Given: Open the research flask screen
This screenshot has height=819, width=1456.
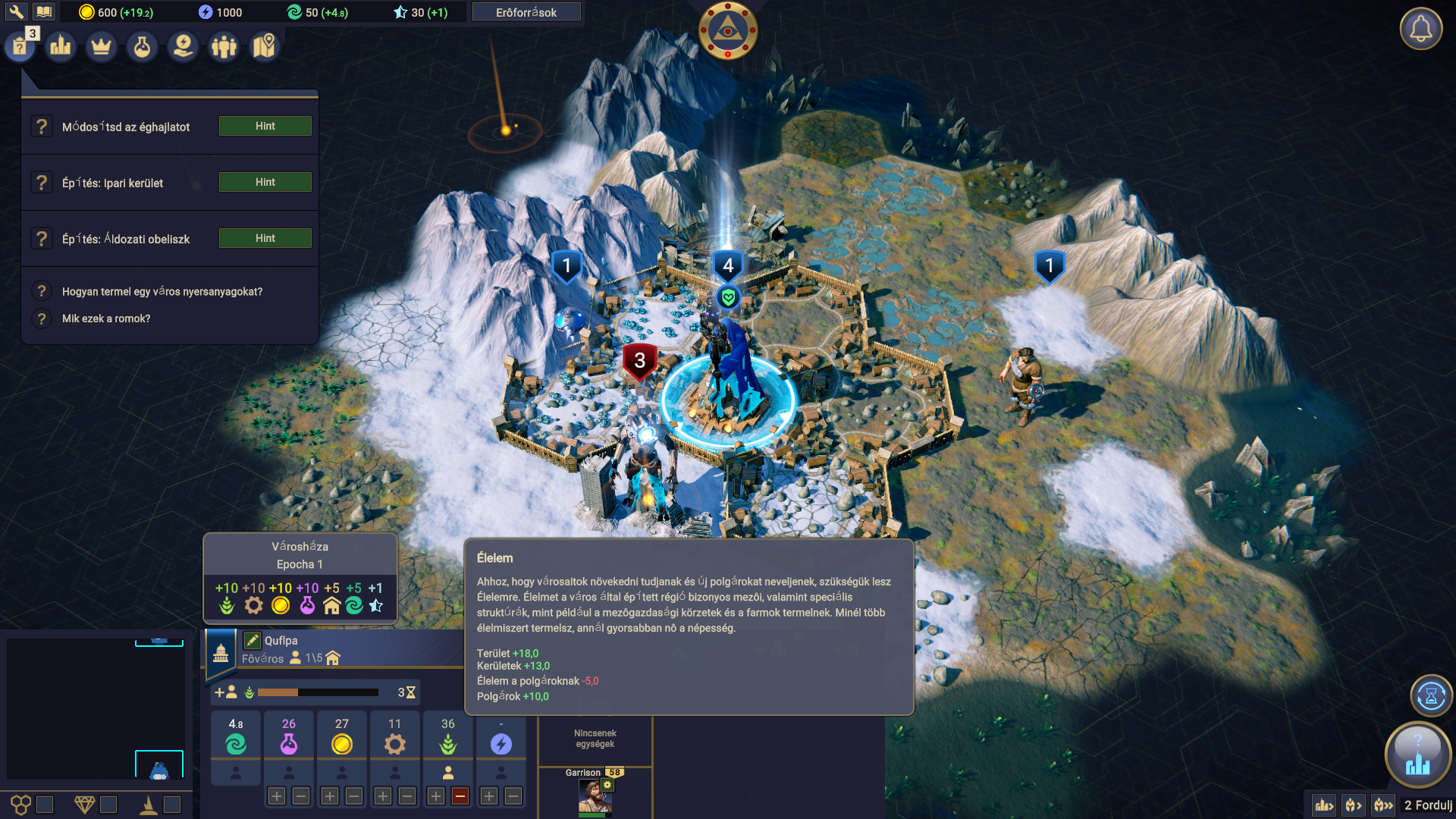Looking at the screenshot, I should pyautogui.click(x=142, y=47).
